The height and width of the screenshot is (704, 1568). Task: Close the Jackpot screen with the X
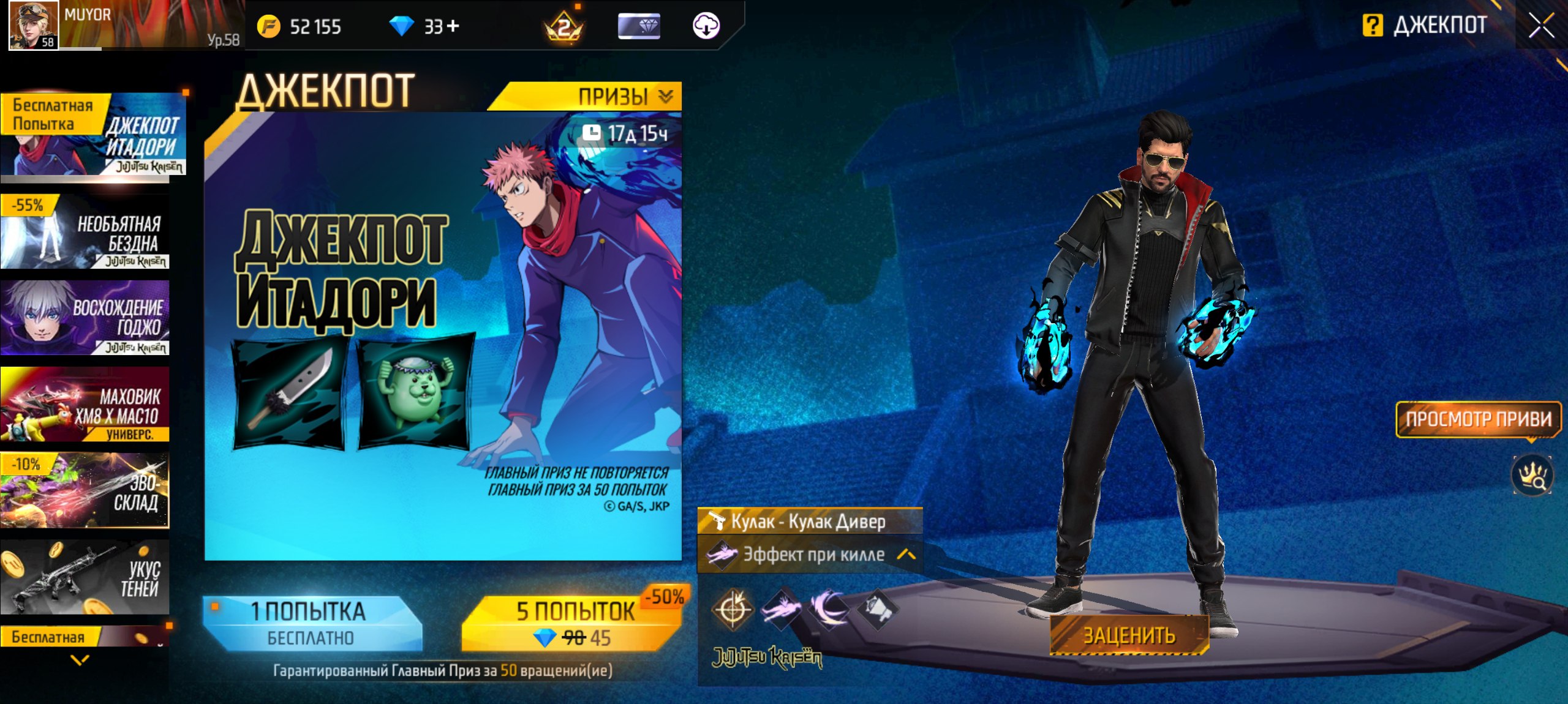[1541, 26]
